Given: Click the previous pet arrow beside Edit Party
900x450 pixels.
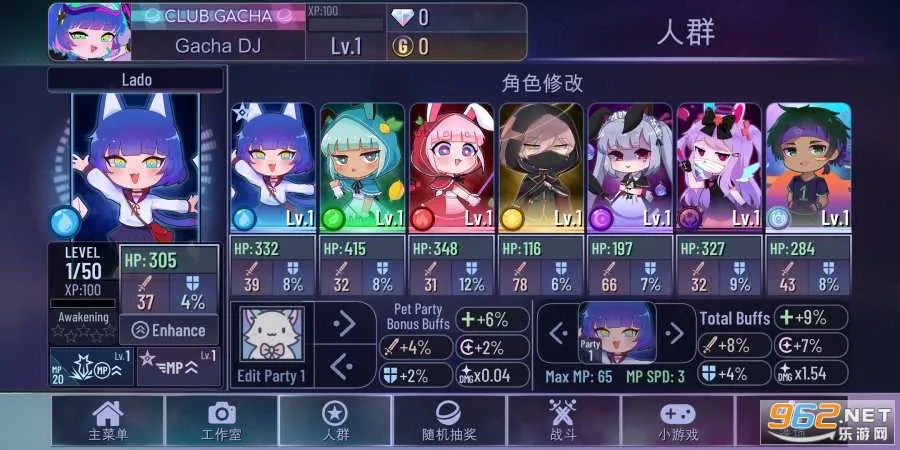Looking at the screenshot, I should click(x=345, y=365).
